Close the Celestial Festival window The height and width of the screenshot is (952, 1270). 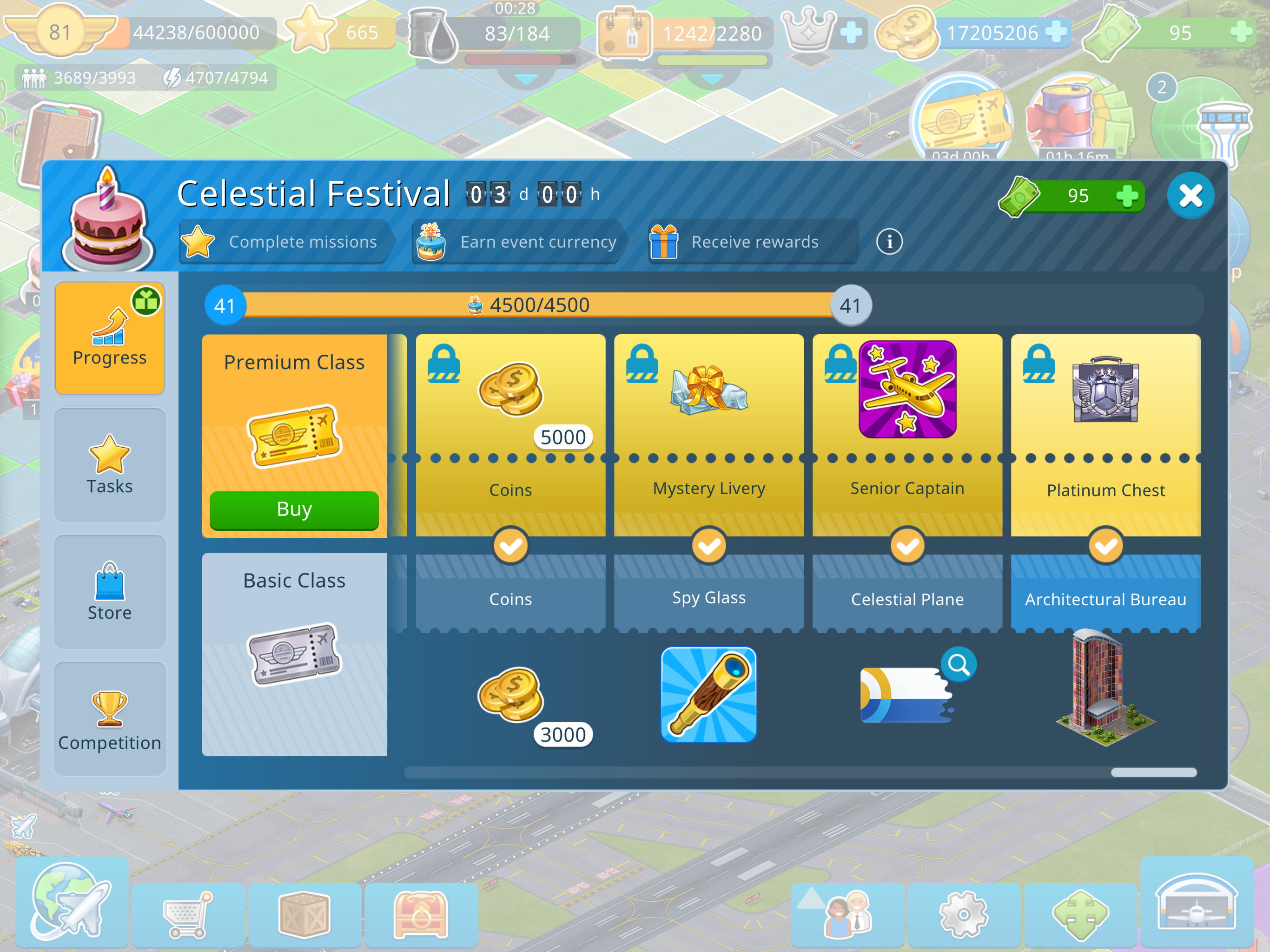pyautogui.click(x=1190, y=196)
